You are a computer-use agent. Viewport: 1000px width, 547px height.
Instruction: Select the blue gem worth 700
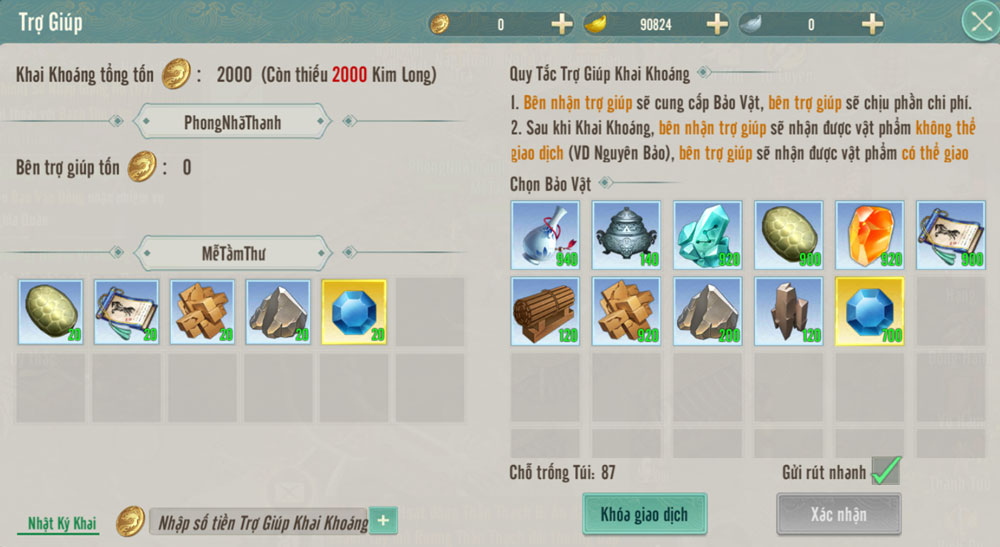pos(869,311)
